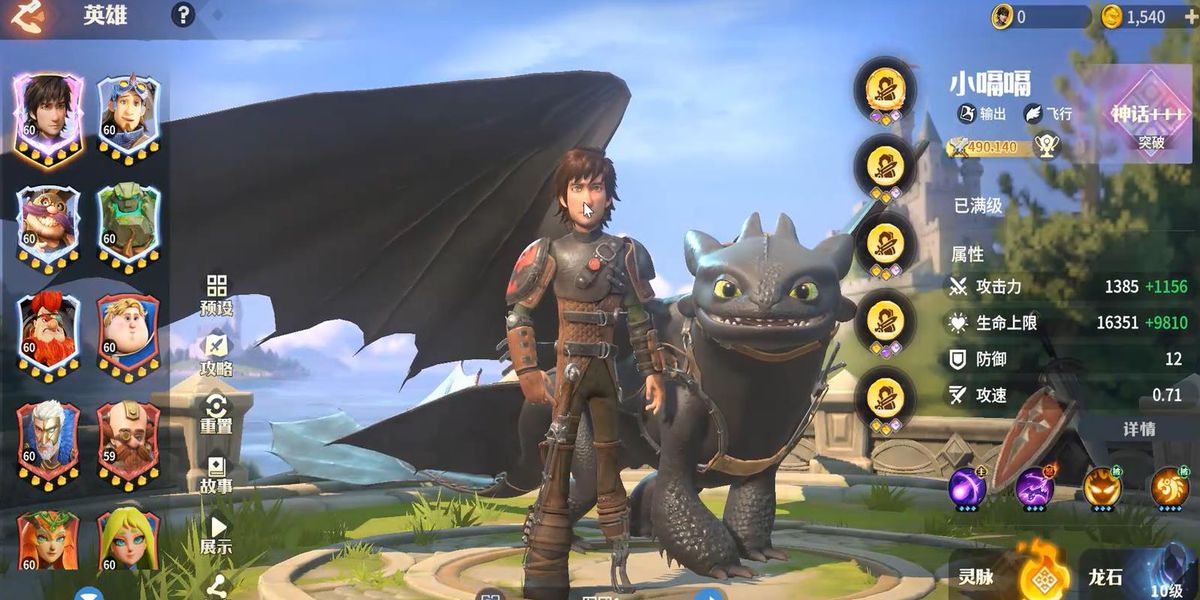Open the 预设 preset menu
The image size is (1200, 600).
[216, 296]
